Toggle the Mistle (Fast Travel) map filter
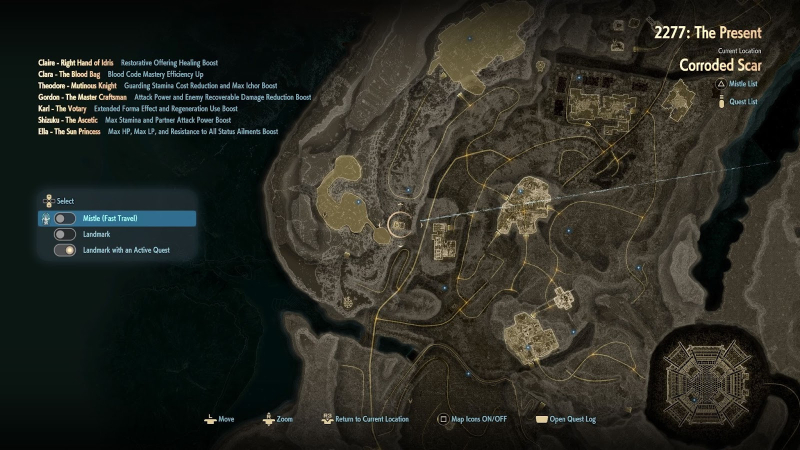The image size is (800, 450). pyautogui.click(x=65, y=218)
